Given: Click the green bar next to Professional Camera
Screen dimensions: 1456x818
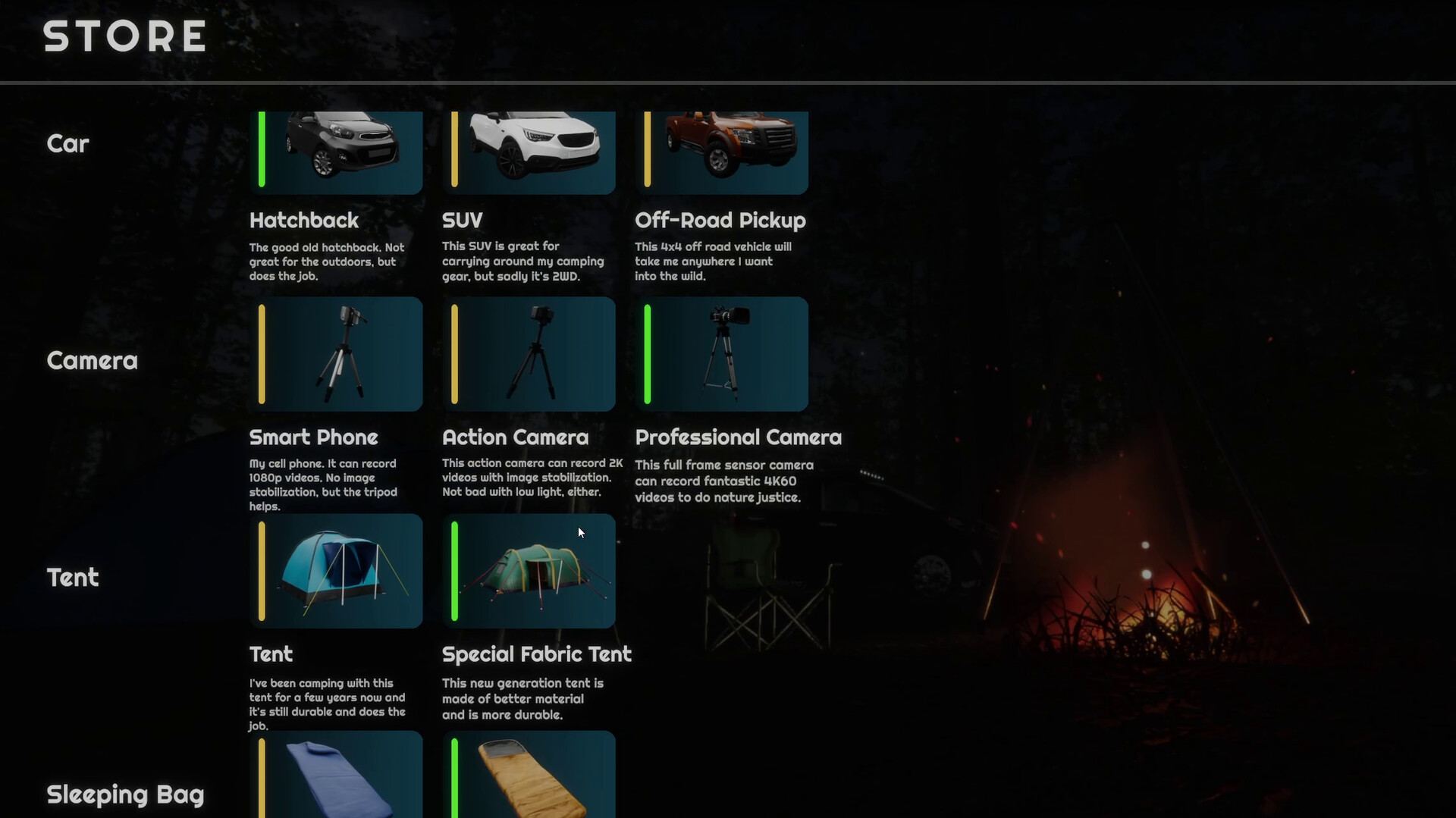Looking at the screenshot, I should tap(648, 353).
